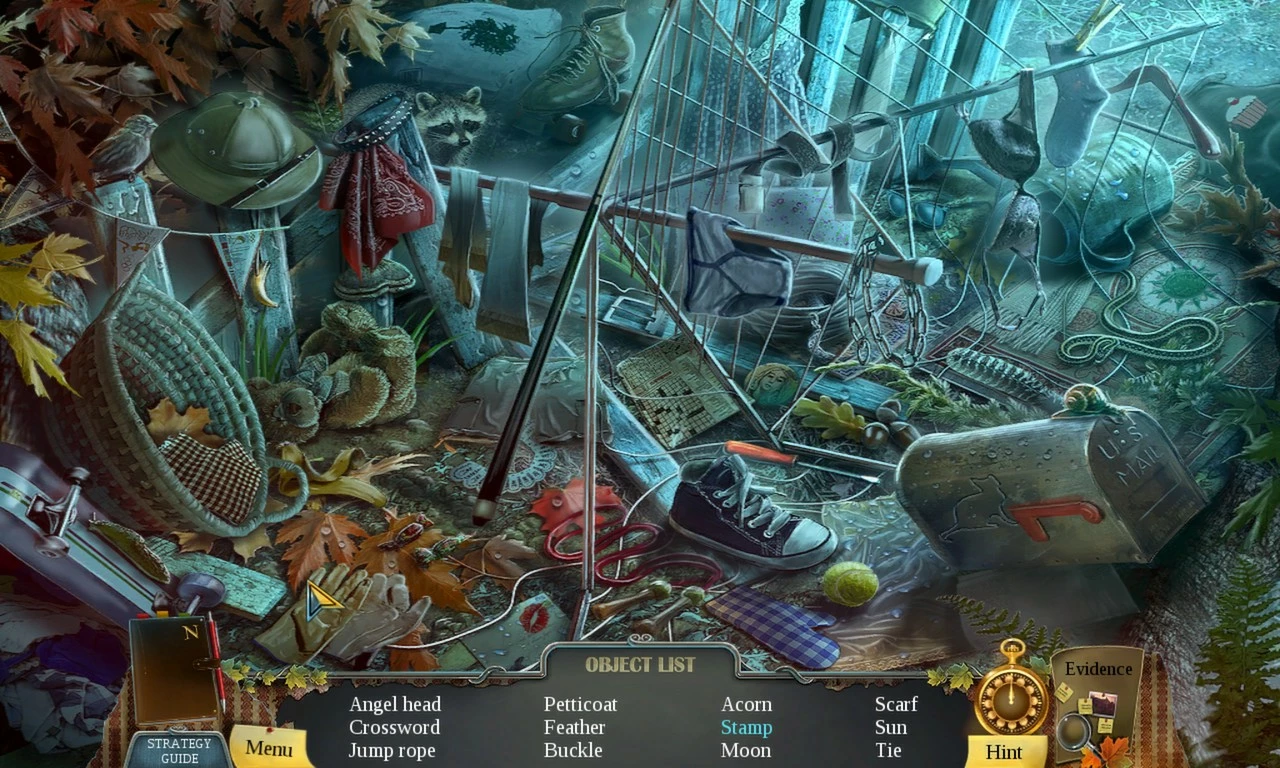The width and height of the screenshot is (1280, 768).
Task: Select Feather in the object list
Action: point(574,727)
